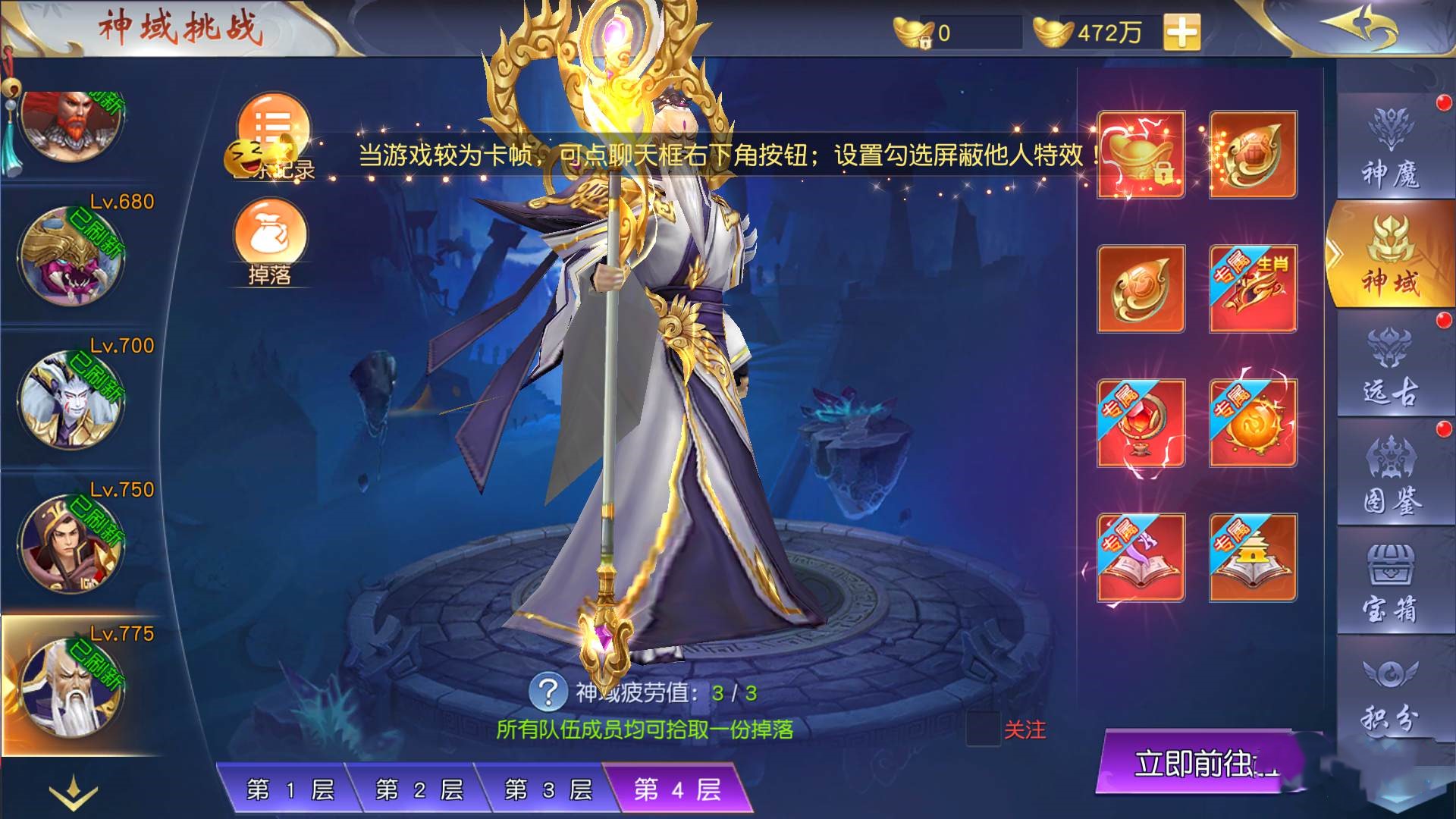Pick the Lv.750 boss portrait
The image size is (1456, 819).
click(72, 542)
